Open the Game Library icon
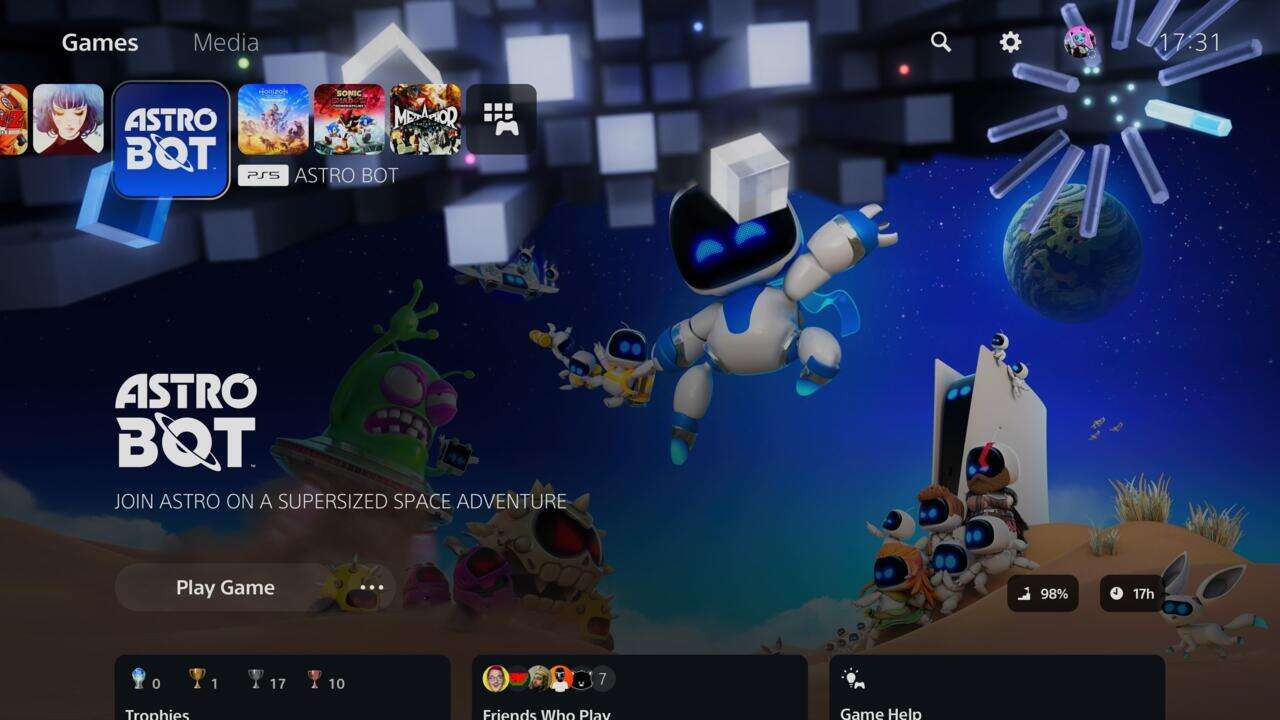1280x720 pixels. (x=503, y=119)
